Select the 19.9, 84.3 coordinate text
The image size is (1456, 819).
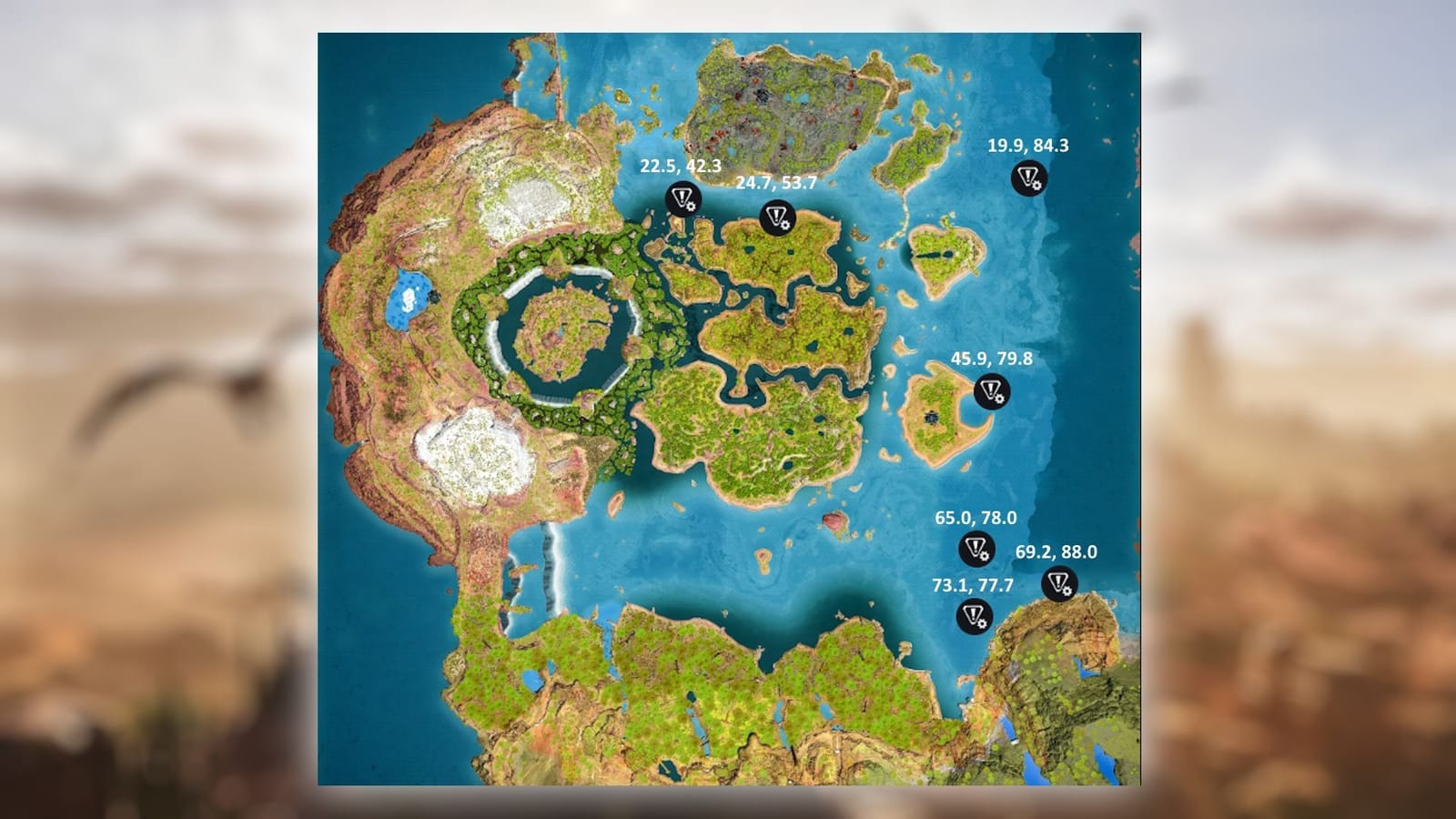click(1028, 145)
